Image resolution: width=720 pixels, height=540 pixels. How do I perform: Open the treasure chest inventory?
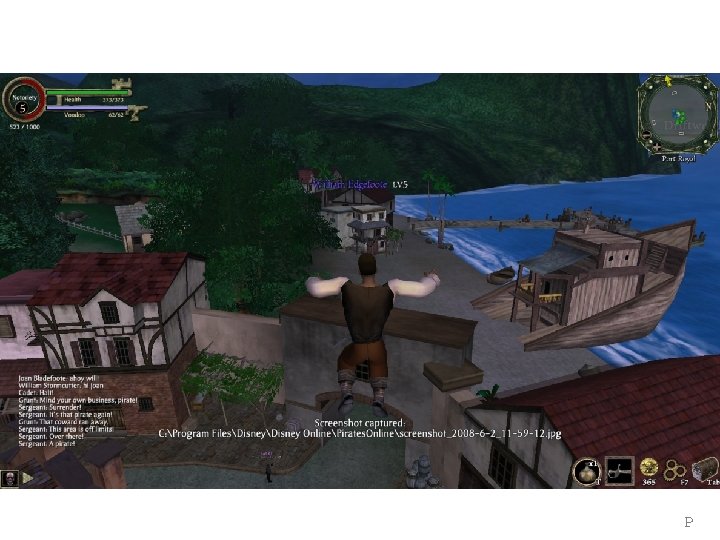point(706,468)
